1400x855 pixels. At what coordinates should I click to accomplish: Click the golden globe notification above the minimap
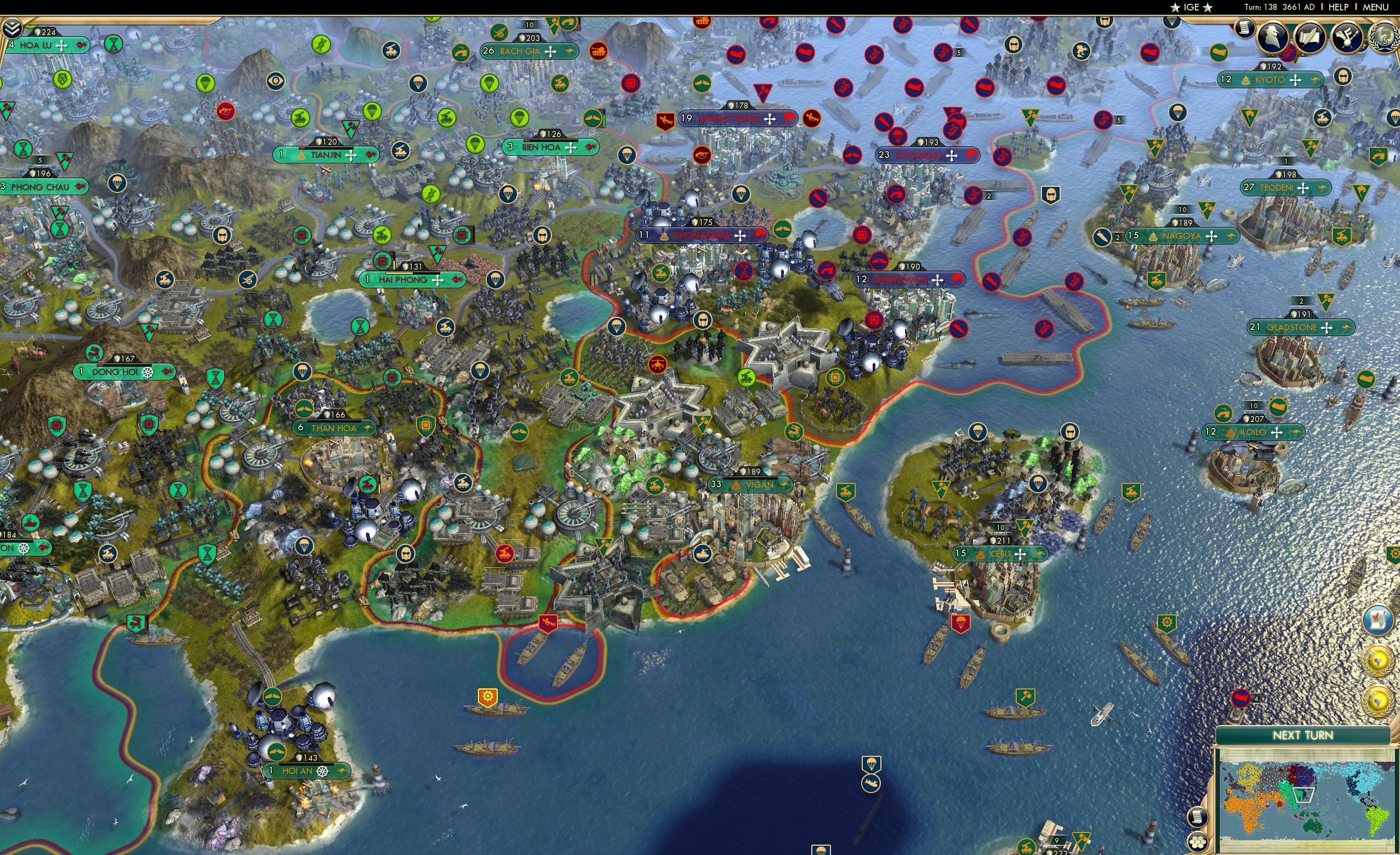[x=1378, y=661]
